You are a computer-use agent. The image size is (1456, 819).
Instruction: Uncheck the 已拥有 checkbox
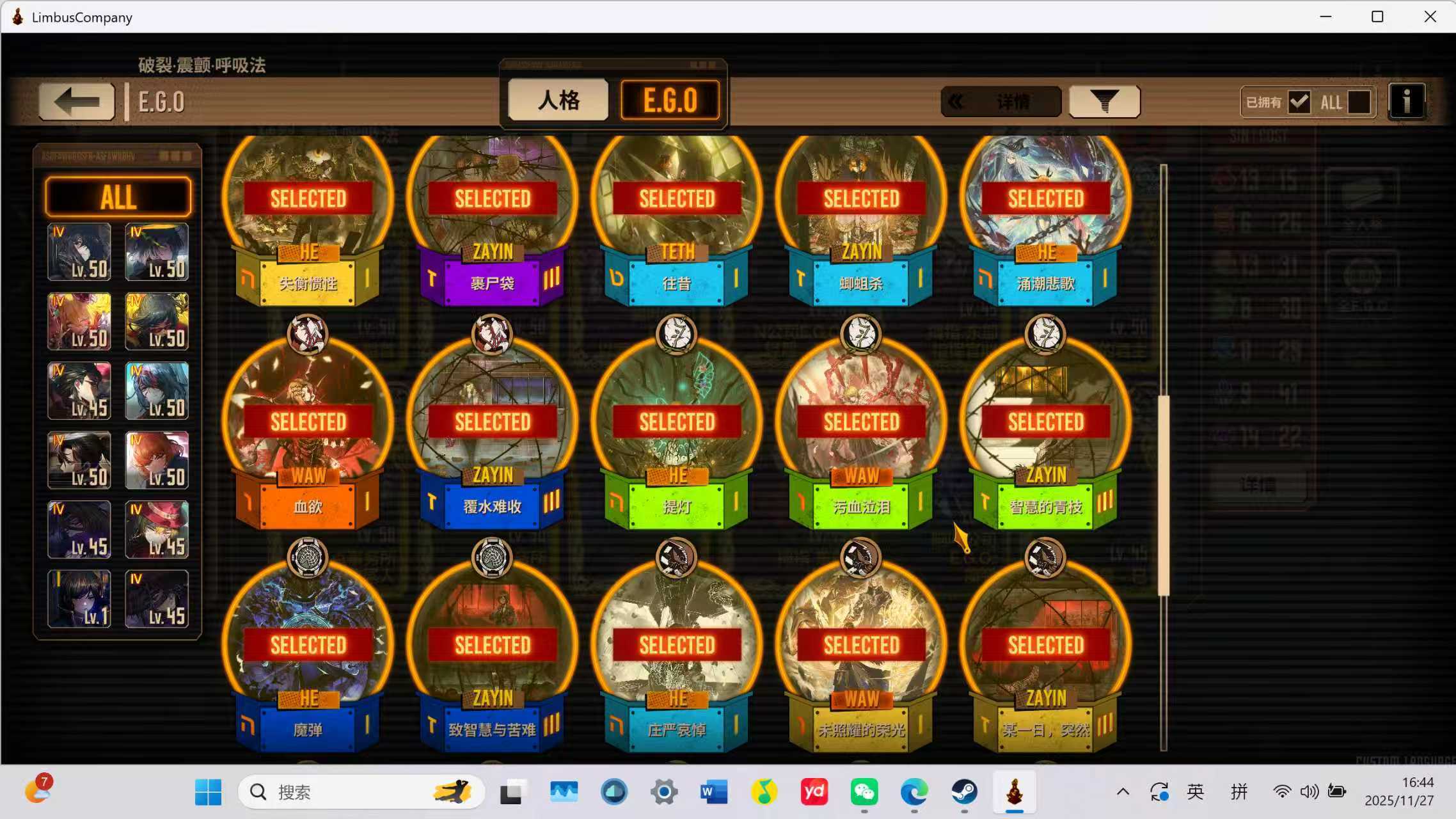(x=1299, y=101)
